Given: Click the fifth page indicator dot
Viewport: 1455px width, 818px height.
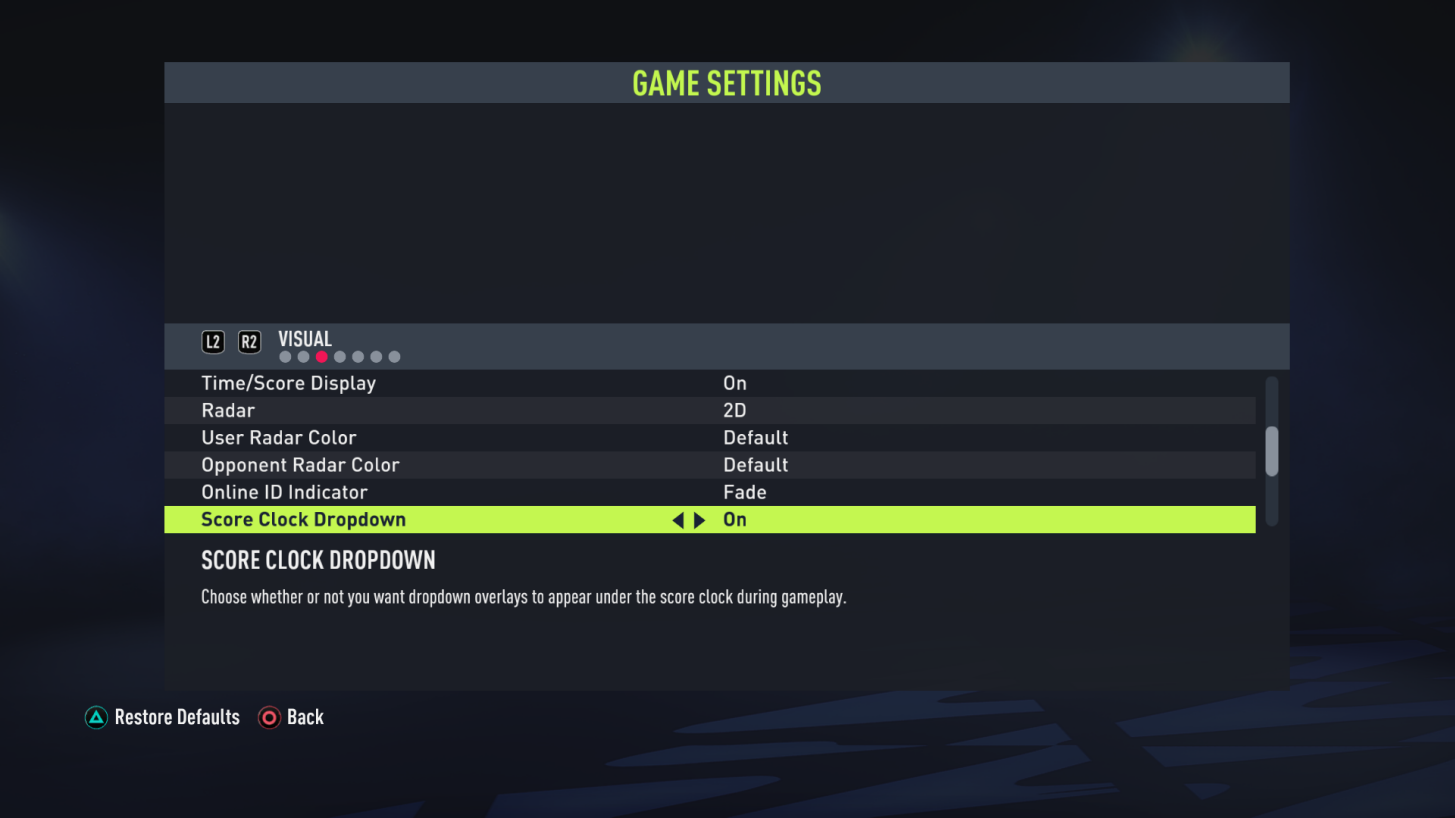Looking at the screenshot, I should pyautogui.click(x=357, y=356).
